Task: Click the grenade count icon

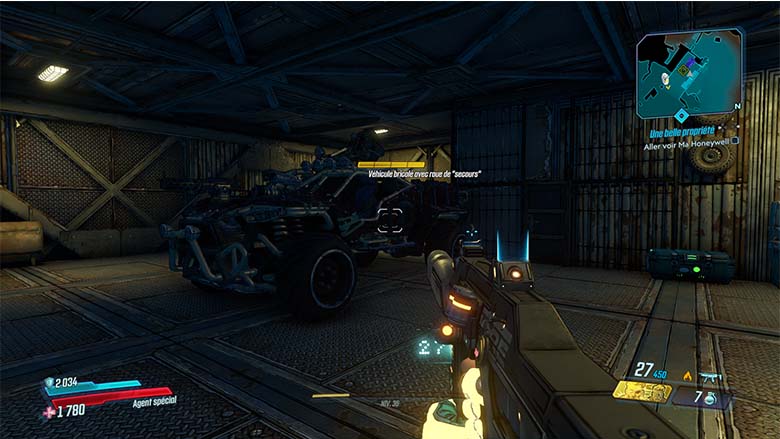Action: tap(709, 398)
